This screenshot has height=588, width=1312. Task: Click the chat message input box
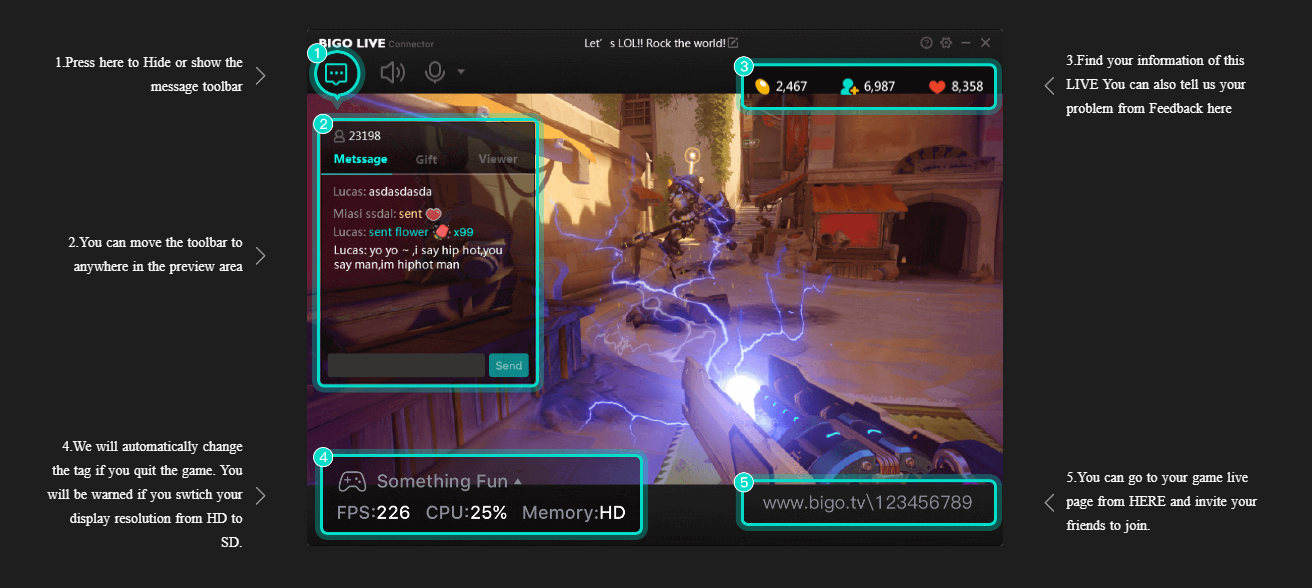click(x=406, y=365)
